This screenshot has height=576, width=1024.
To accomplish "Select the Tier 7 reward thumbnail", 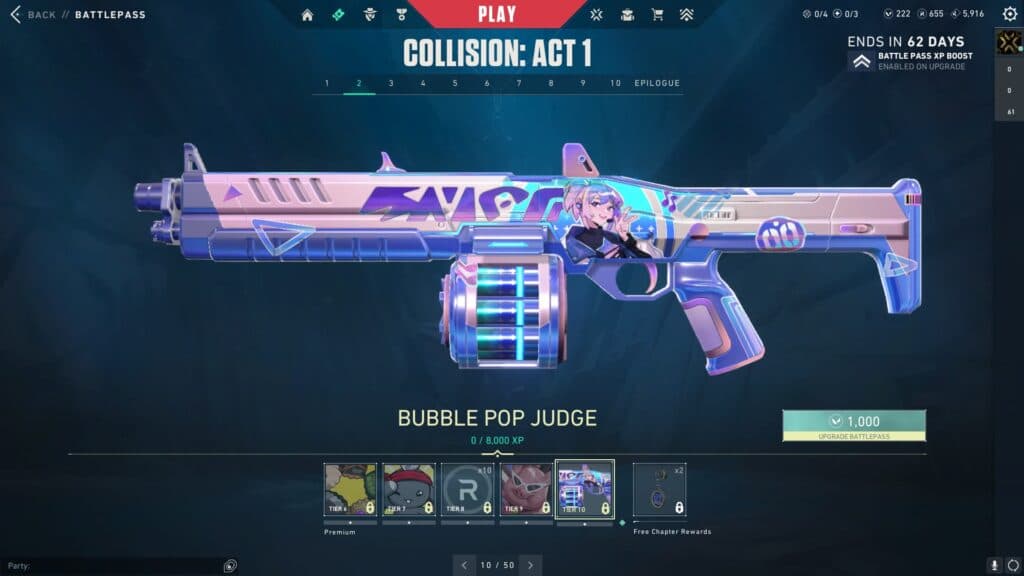I will 409,489.
